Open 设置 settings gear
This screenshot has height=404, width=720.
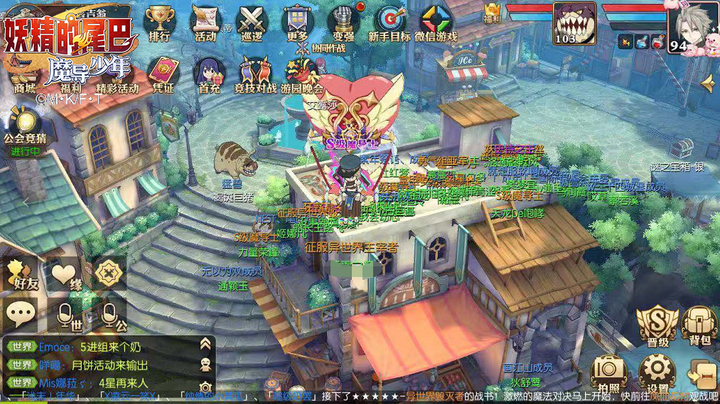657,372
